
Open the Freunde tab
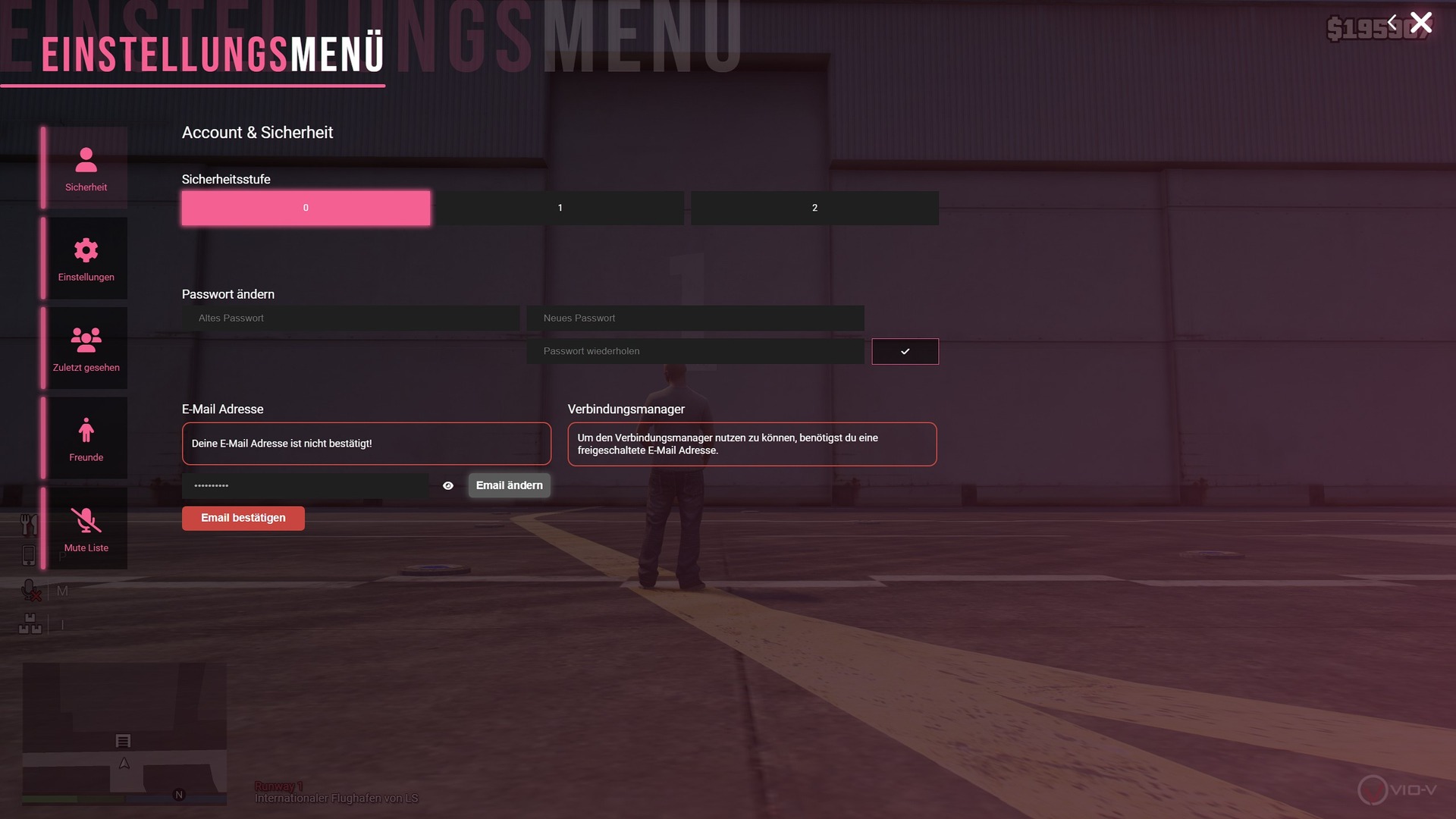pos(86,439)
